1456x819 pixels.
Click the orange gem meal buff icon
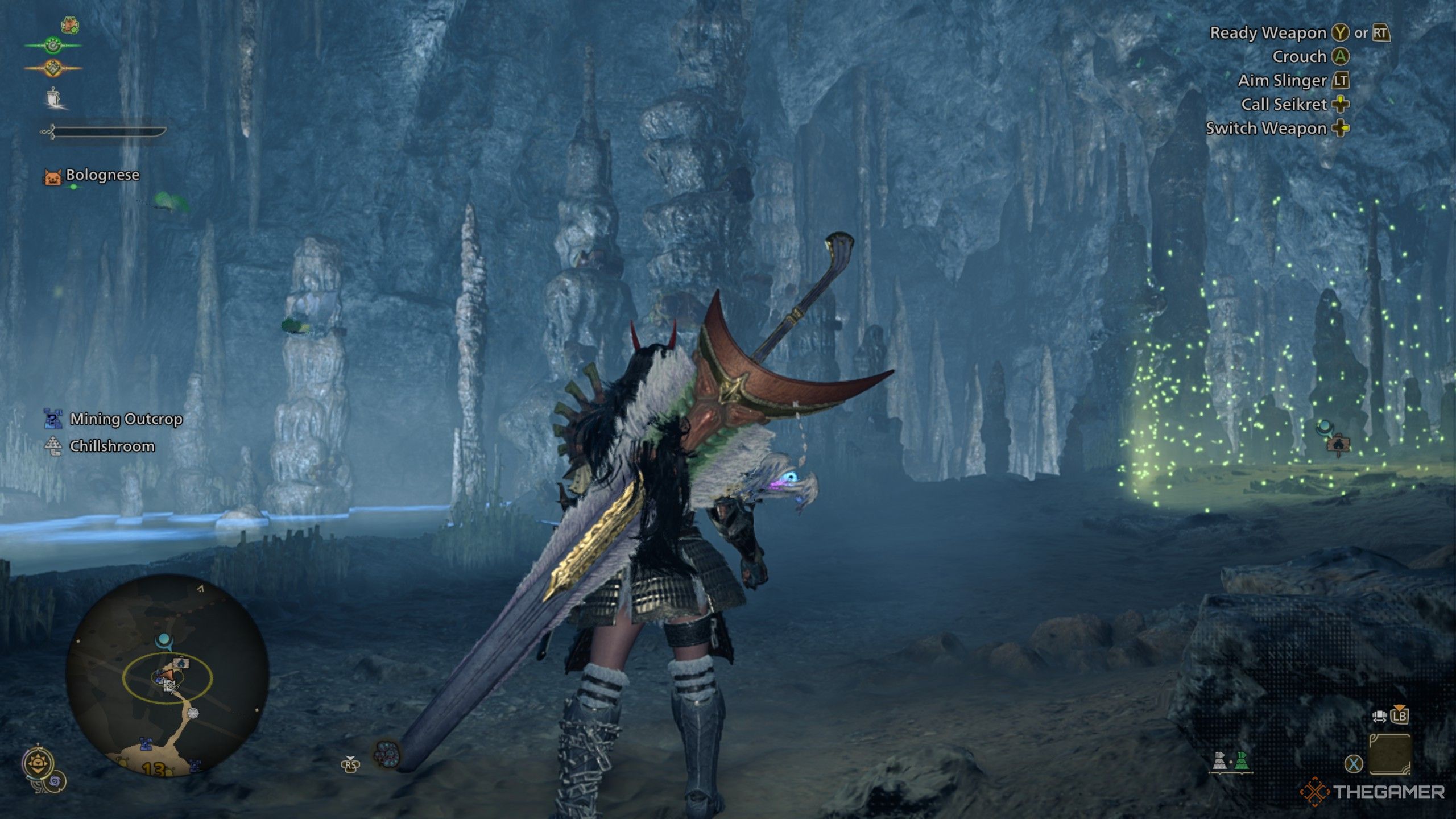[x=52, y=67]
